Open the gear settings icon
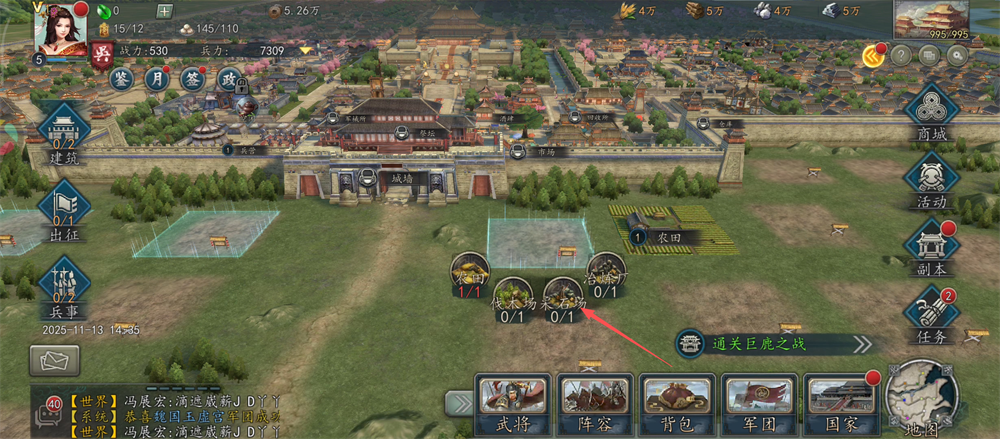 point(957,56)
